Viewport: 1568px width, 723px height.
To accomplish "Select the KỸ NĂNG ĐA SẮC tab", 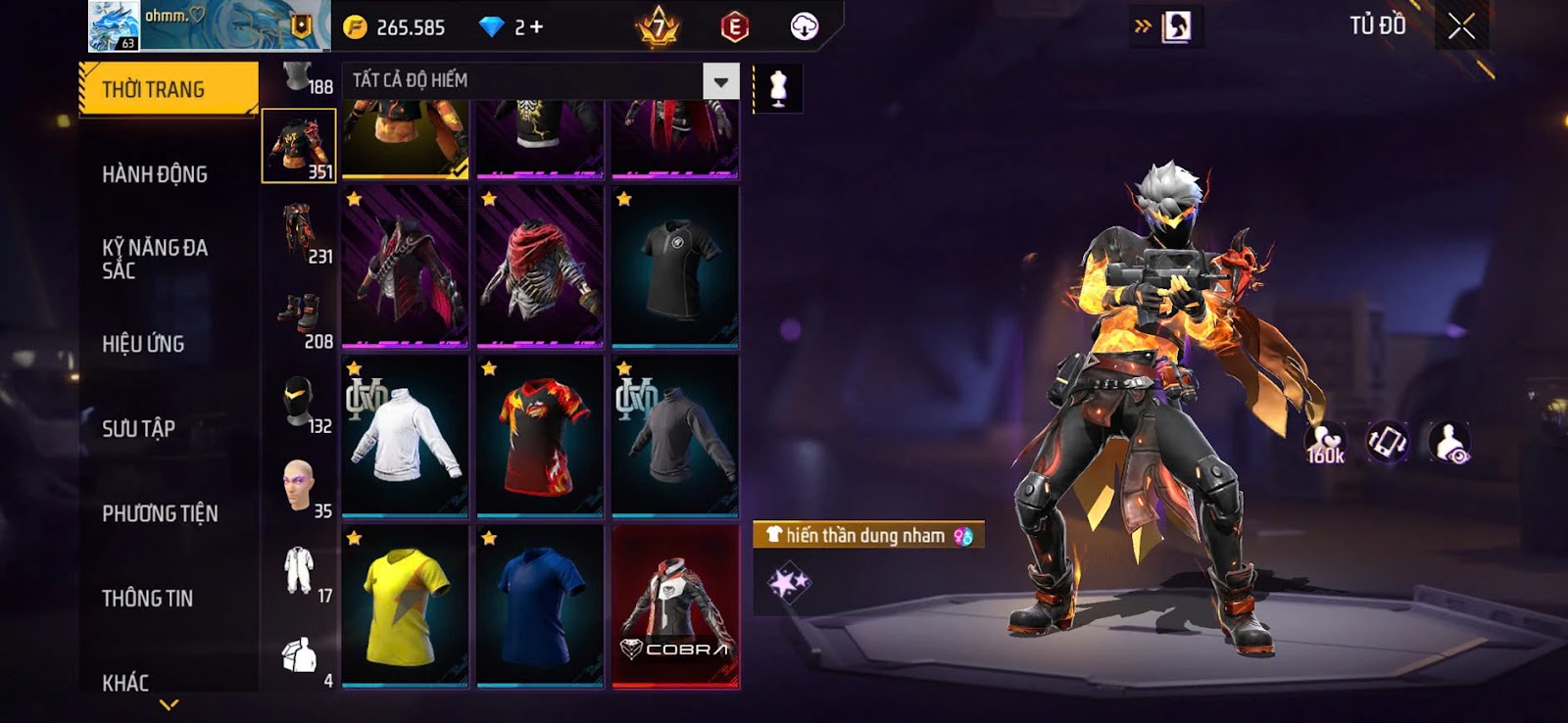I will pos(155,259).
